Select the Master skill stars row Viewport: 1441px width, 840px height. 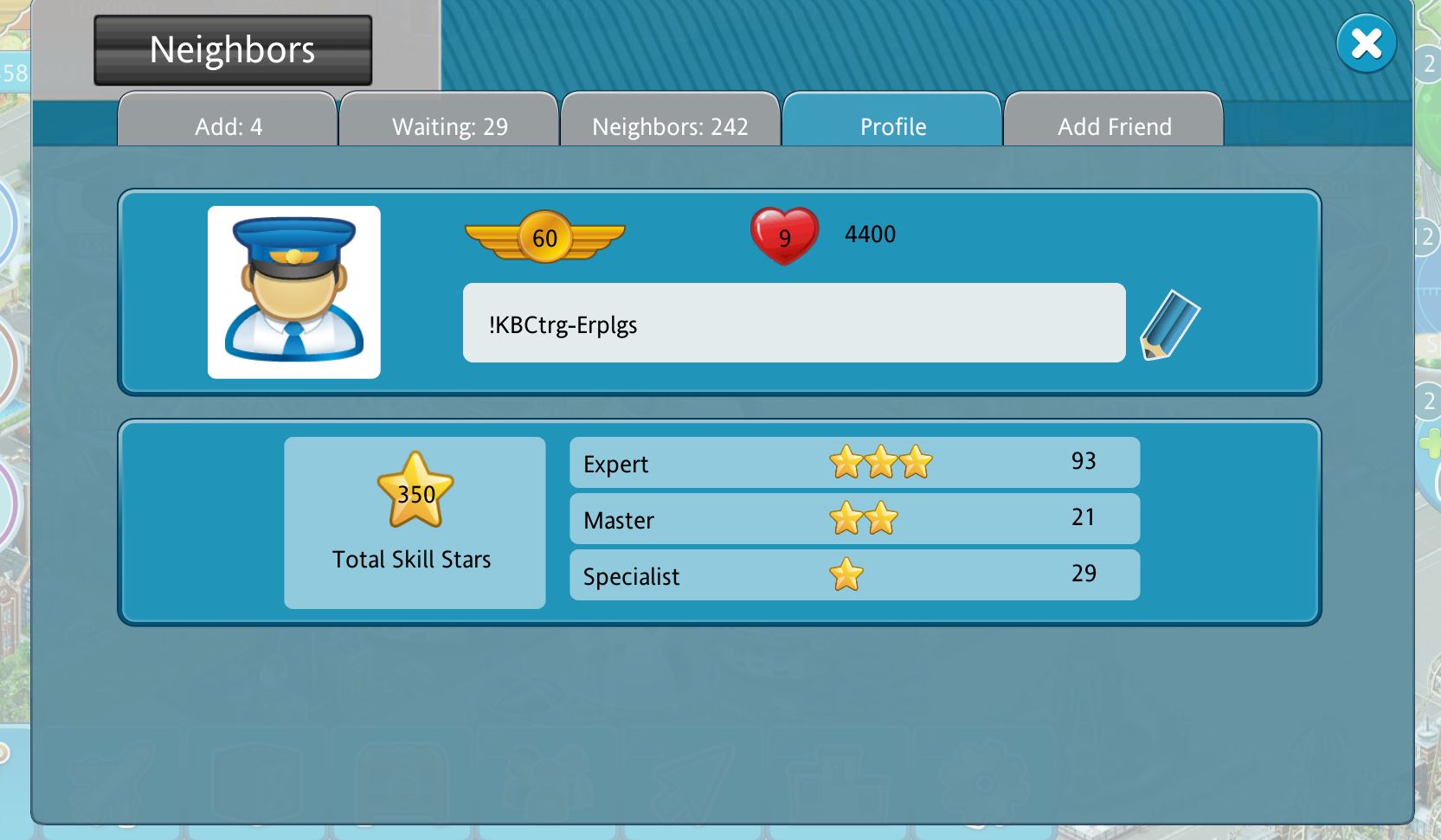coord(854,519)
